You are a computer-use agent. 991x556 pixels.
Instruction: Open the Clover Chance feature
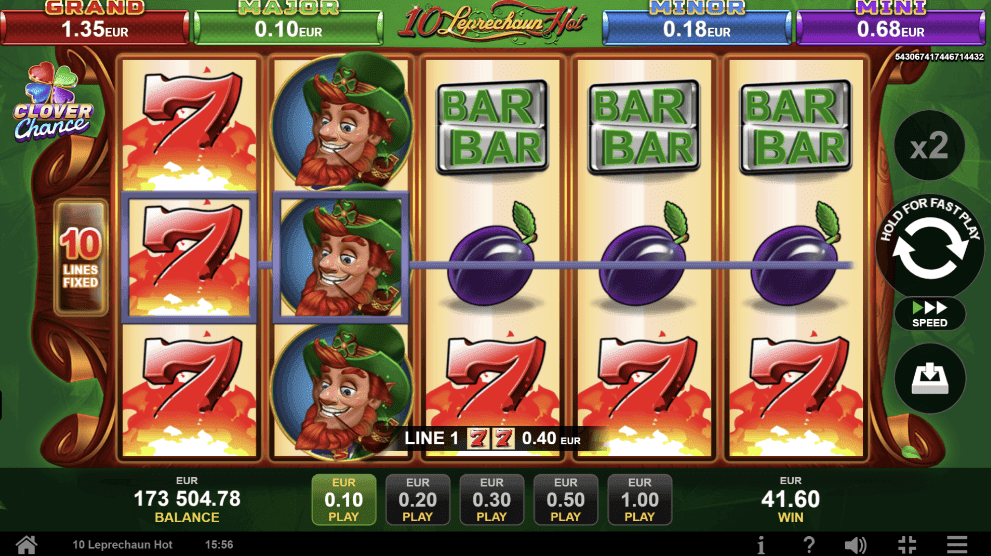(52, 105)
